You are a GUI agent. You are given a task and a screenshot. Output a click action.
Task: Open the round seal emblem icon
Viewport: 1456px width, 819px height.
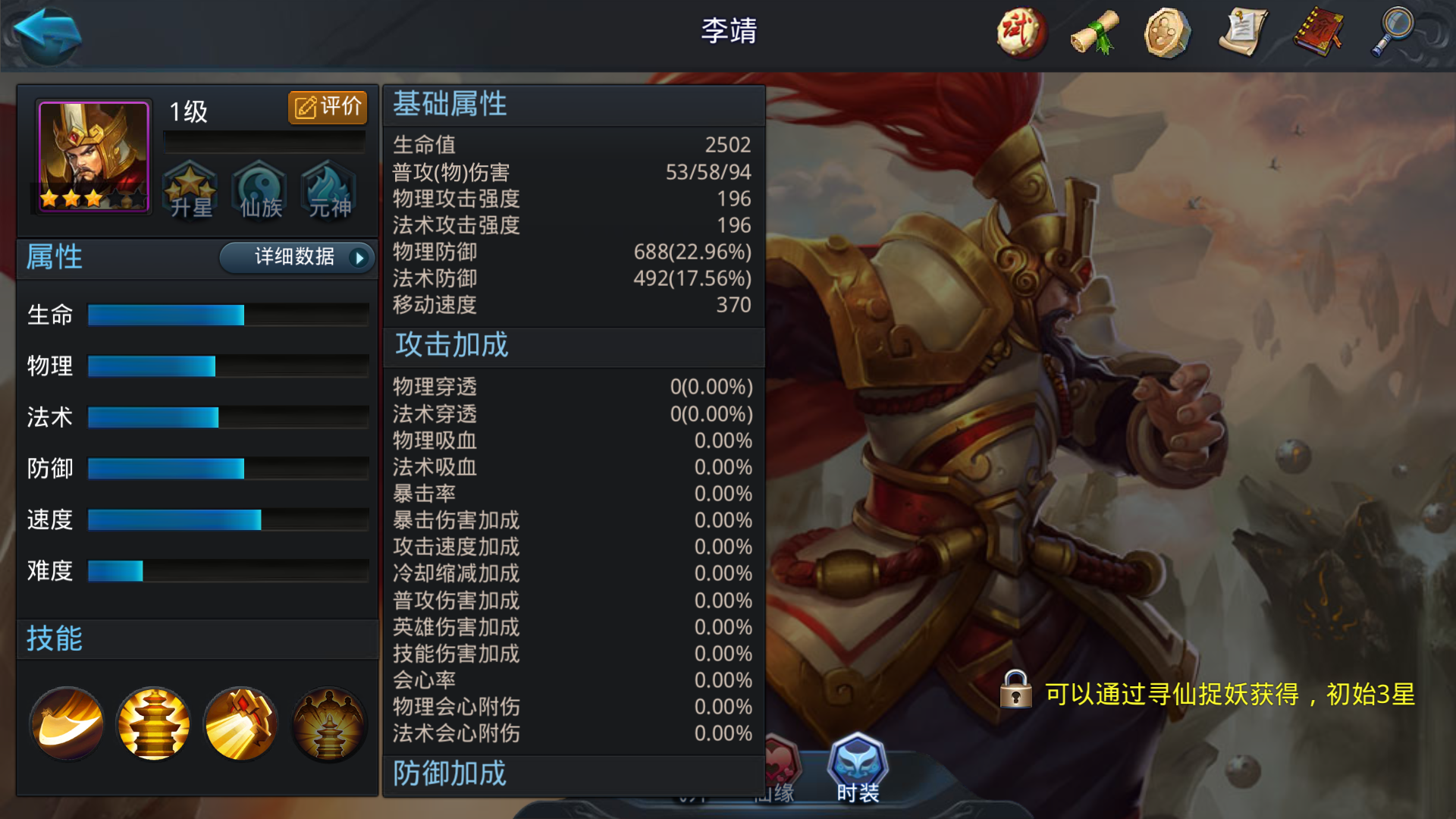coord(1166,32)
